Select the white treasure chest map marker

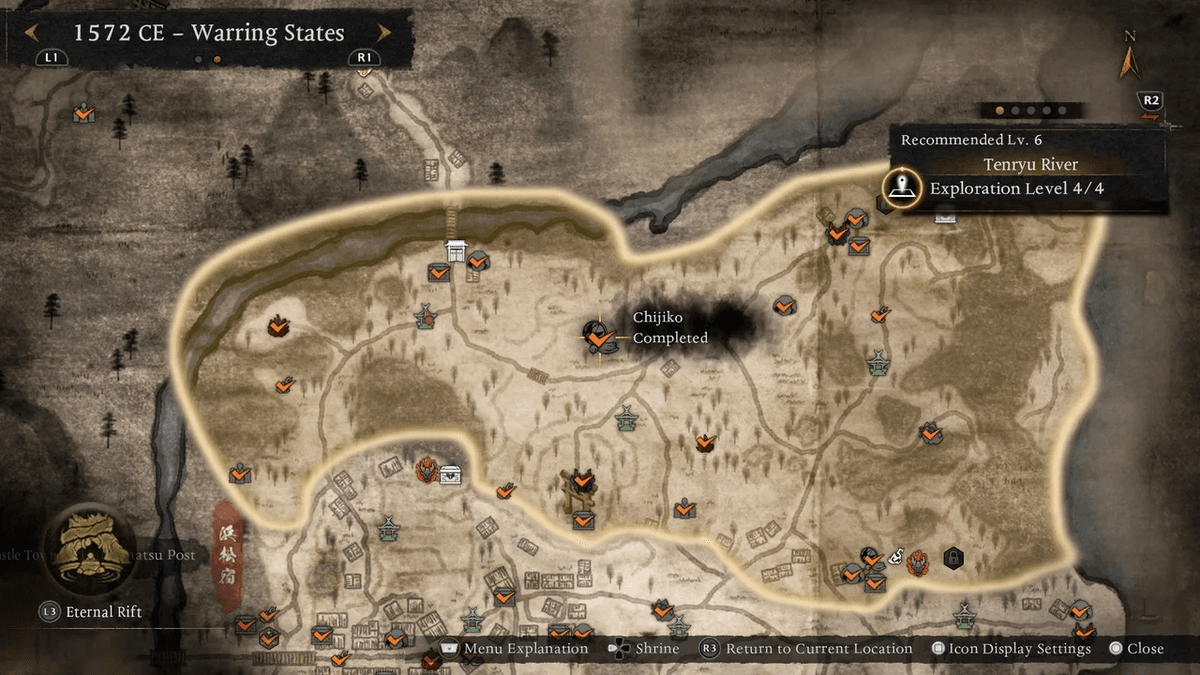coord(450,475)
